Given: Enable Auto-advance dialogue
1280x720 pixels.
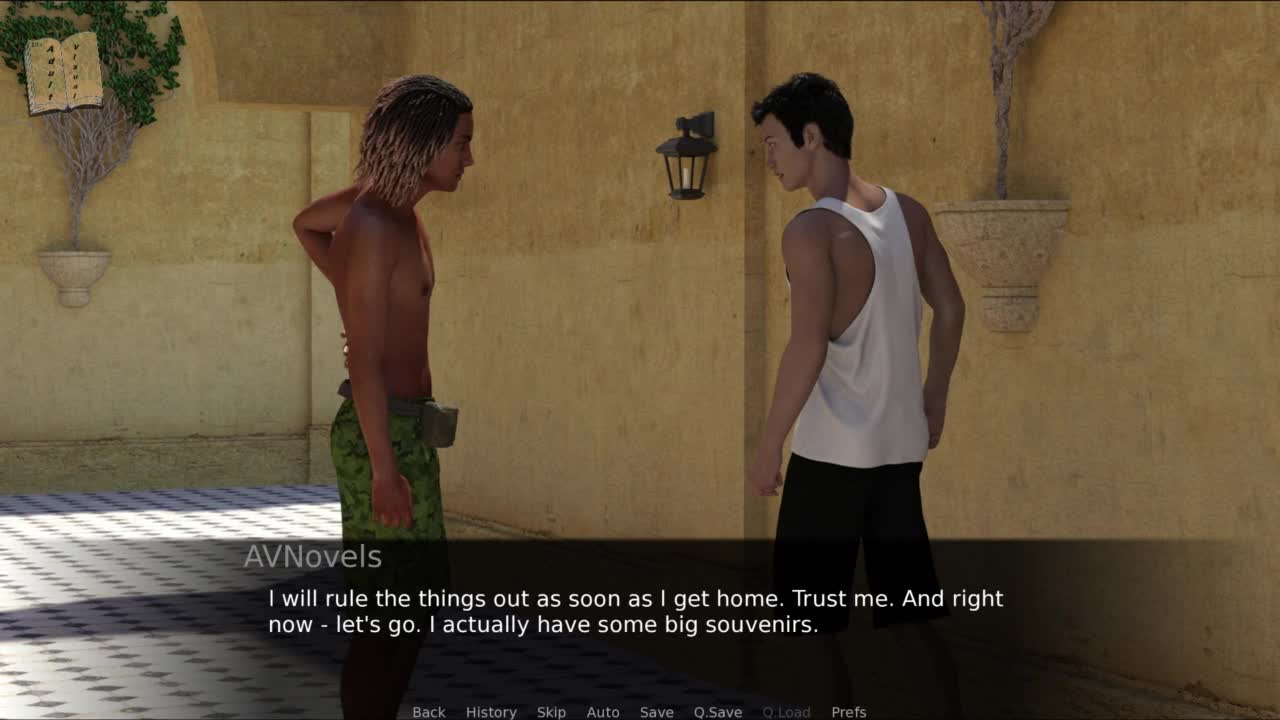Looking at the screenshot, I should pyautogui.click(x=603, y=712).
